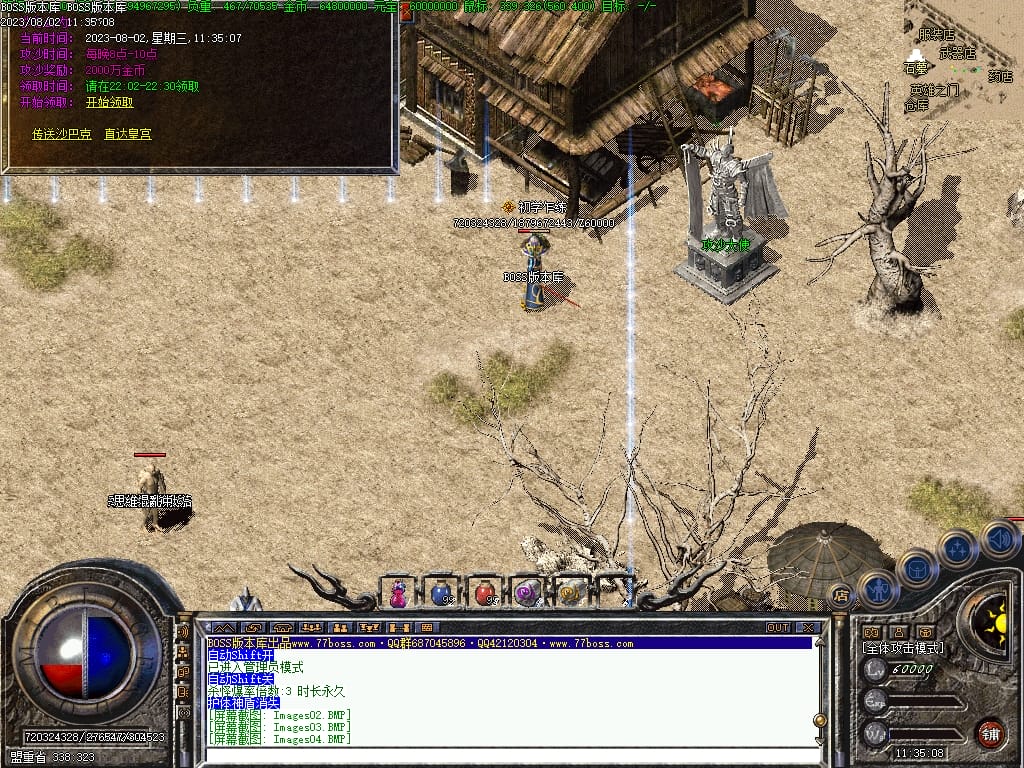The height and width of the screenshot is (768, 1024).
Task: Toggle sound with the speaker icon
Action: click(999, 540)
